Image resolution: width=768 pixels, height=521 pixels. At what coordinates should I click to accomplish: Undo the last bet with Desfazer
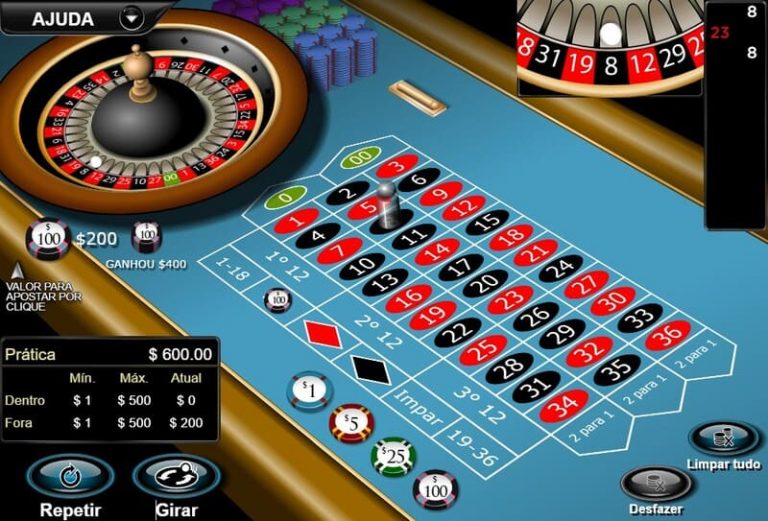pos(656,485)
